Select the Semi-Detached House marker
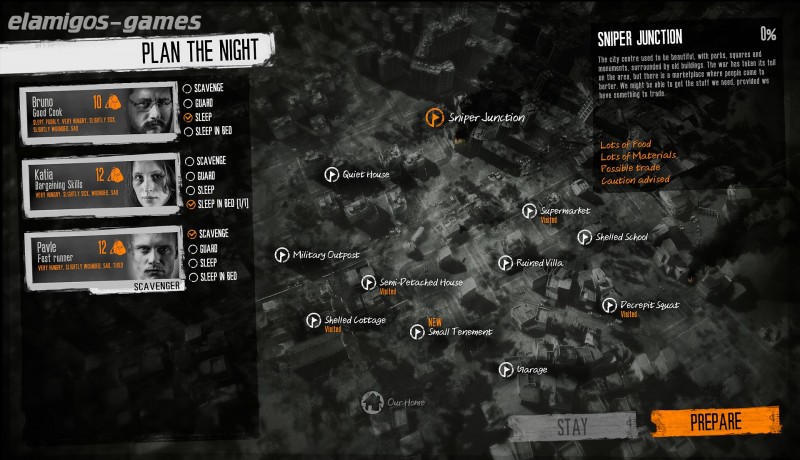Screen dimensions: 800x460 pyautogui.click(x=369, y=283)
